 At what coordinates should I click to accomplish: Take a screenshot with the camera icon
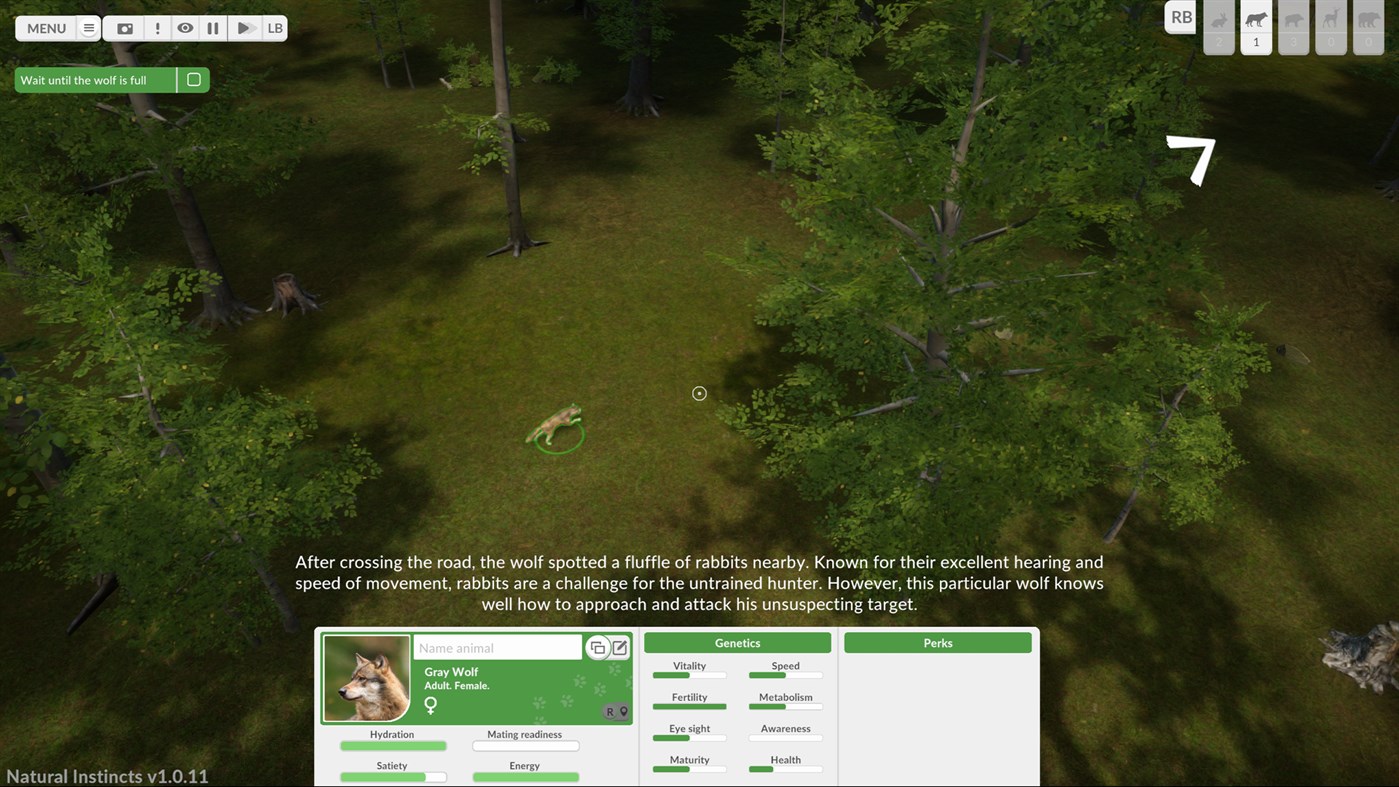[x=124, y=28]
